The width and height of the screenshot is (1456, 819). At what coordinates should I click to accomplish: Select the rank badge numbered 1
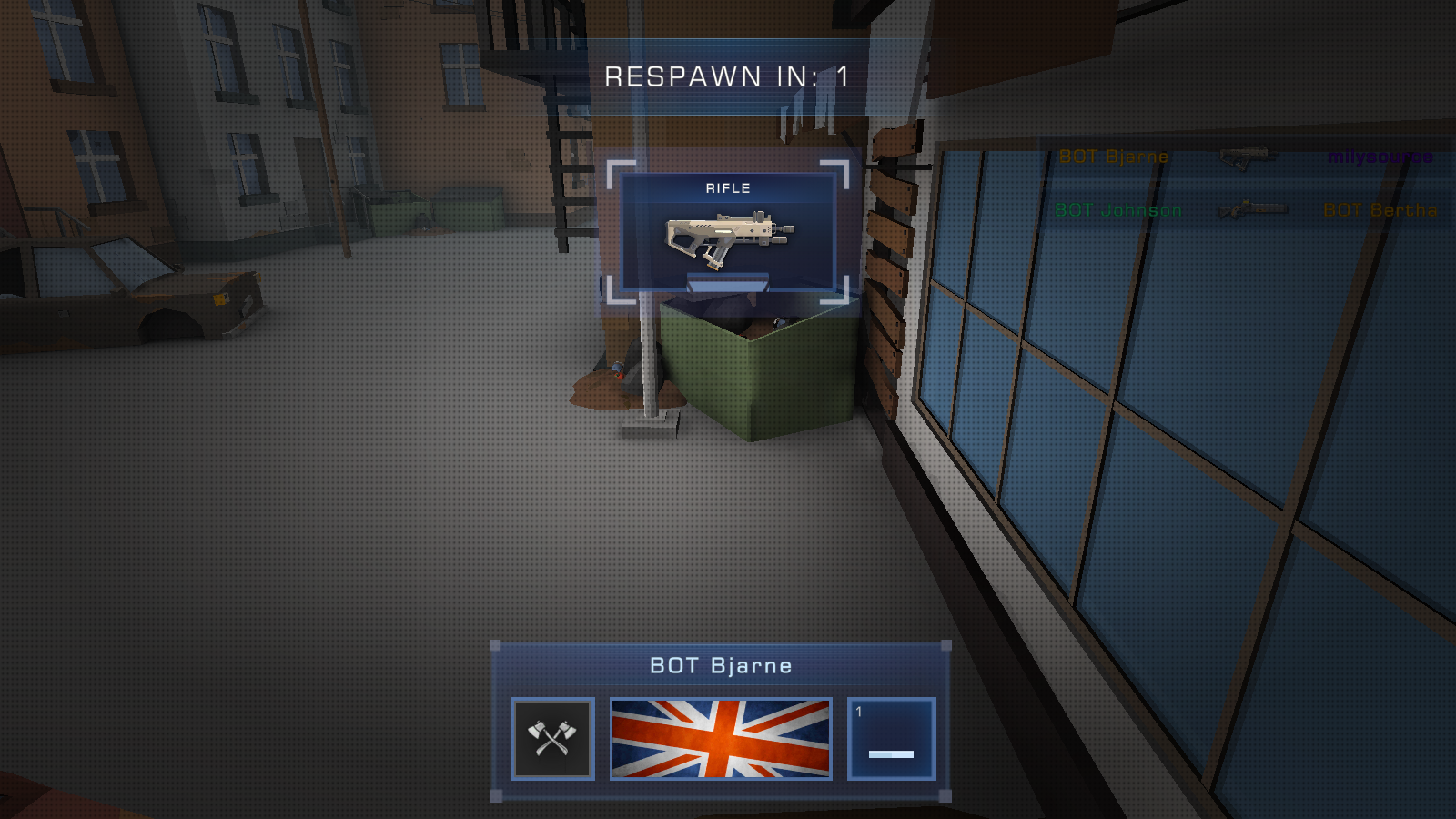tap(891, 739)
